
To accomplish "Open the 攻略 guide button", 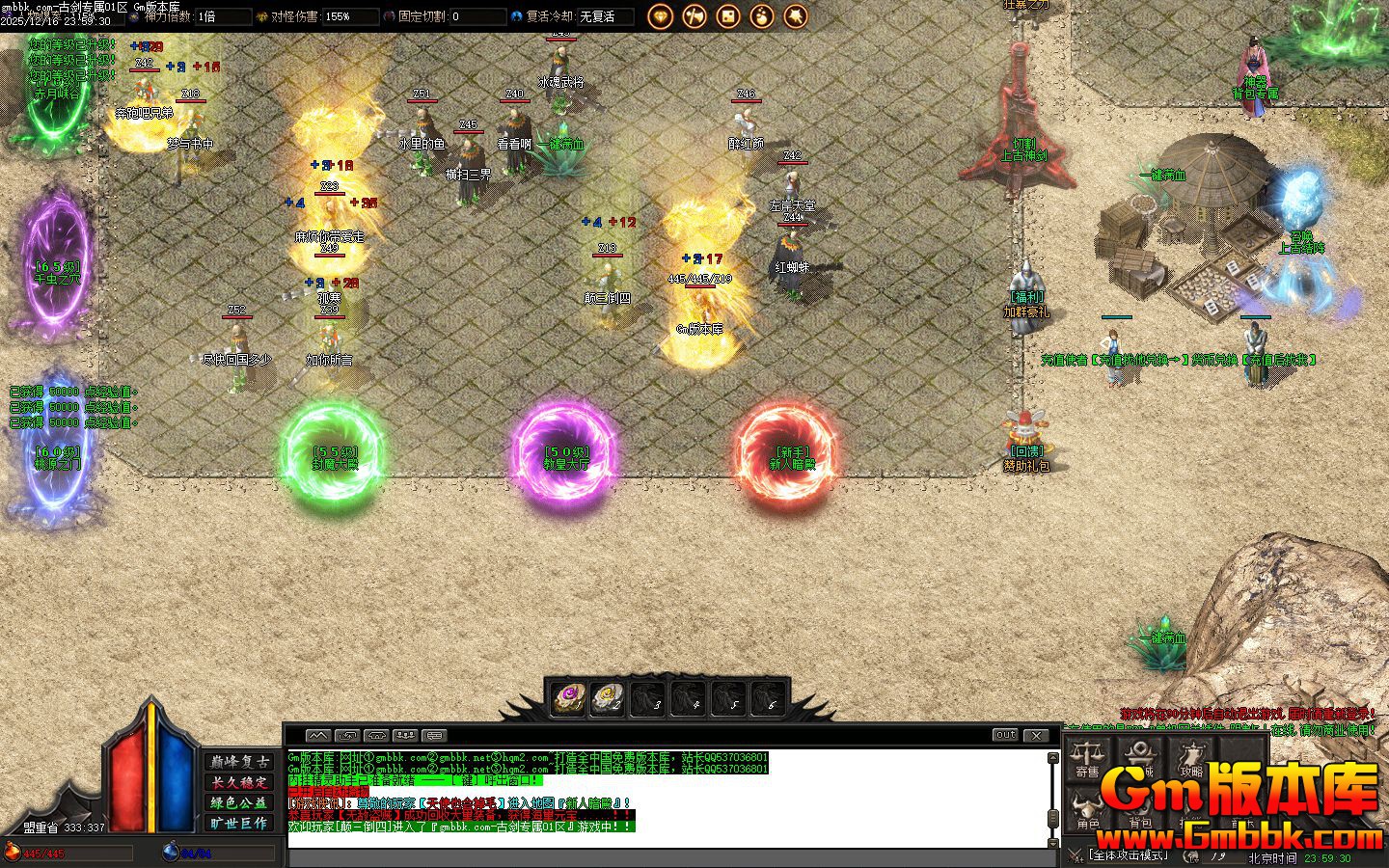I will pyautogui.click(x=1191, y=758).
